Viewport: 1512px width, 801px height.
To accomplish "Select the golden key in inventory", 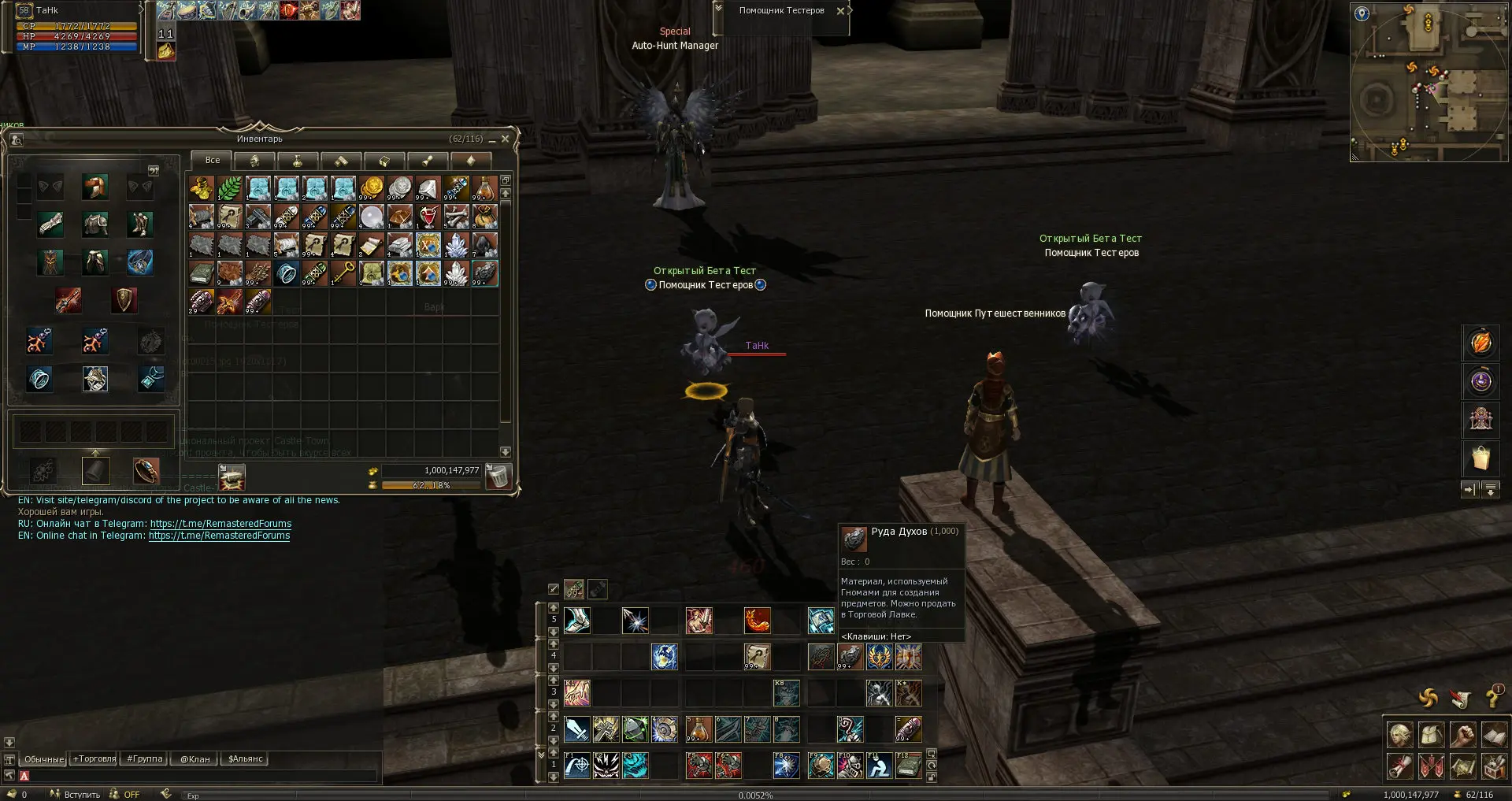I will pyautogui.click(x=343, y=273).
